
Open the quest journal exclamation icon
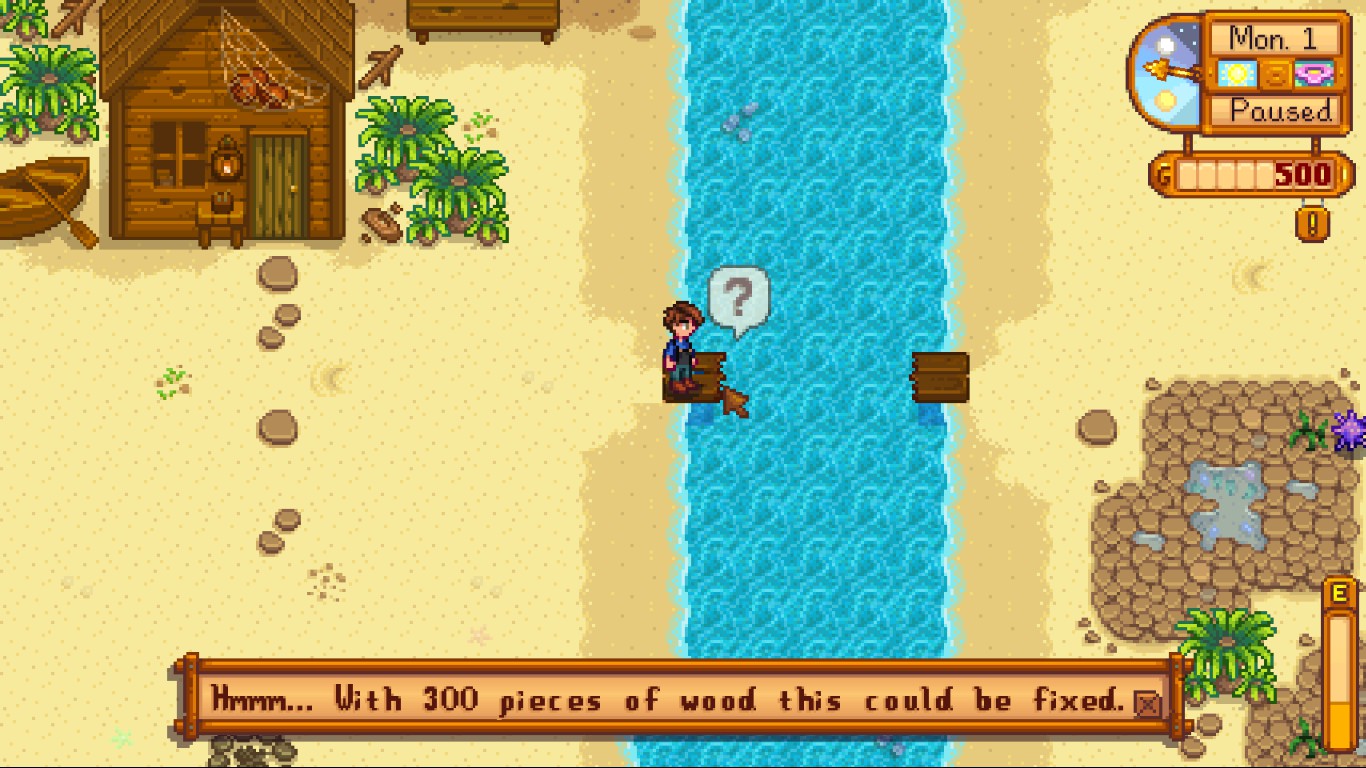(x=1312, y=222)
